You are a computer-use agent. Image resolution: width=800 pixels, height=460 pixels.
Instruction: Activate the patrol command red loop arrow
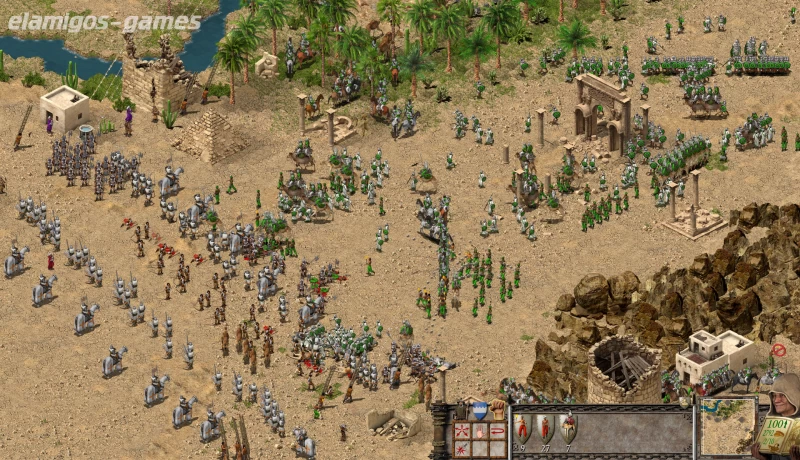click(x=497, y=432)
